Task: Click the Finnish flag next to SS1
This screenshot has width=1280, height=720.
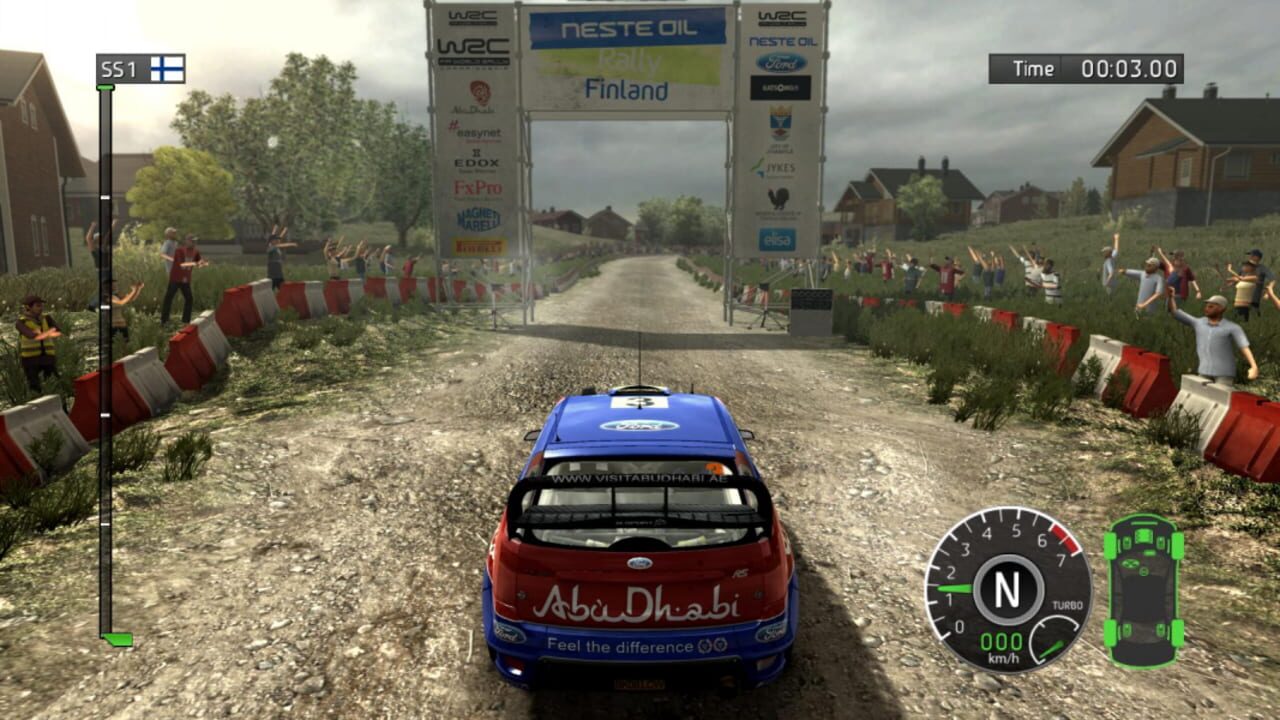Action: [165, 69]
